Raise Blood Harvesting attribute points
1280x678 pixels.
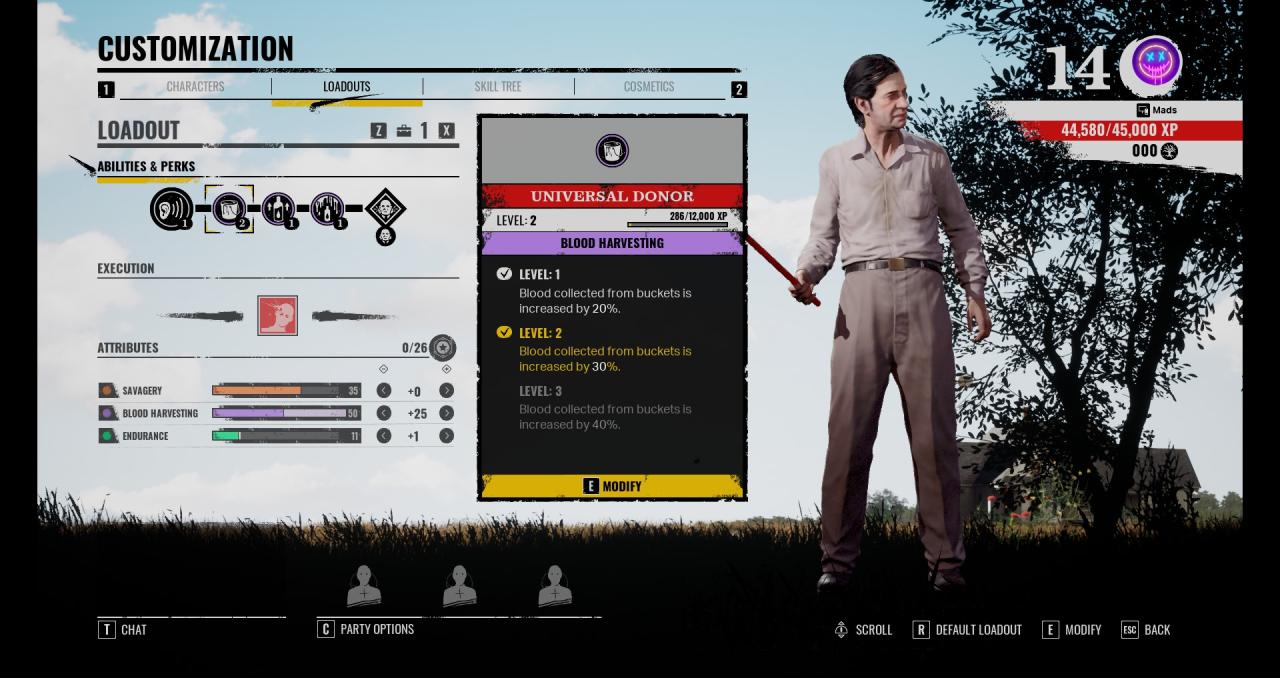pyautogui.click(x=446, y=413)
